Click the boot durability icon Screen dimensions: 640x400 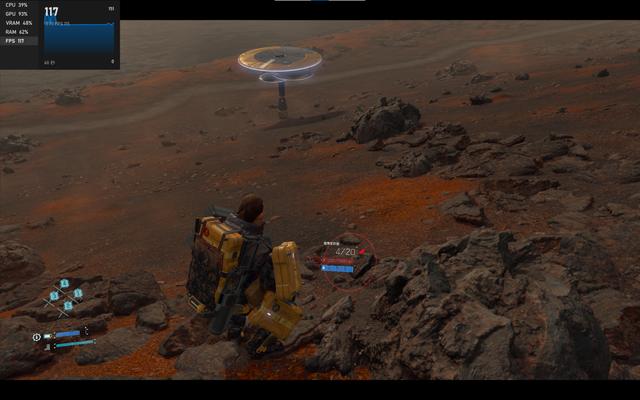tap(46, 346)
